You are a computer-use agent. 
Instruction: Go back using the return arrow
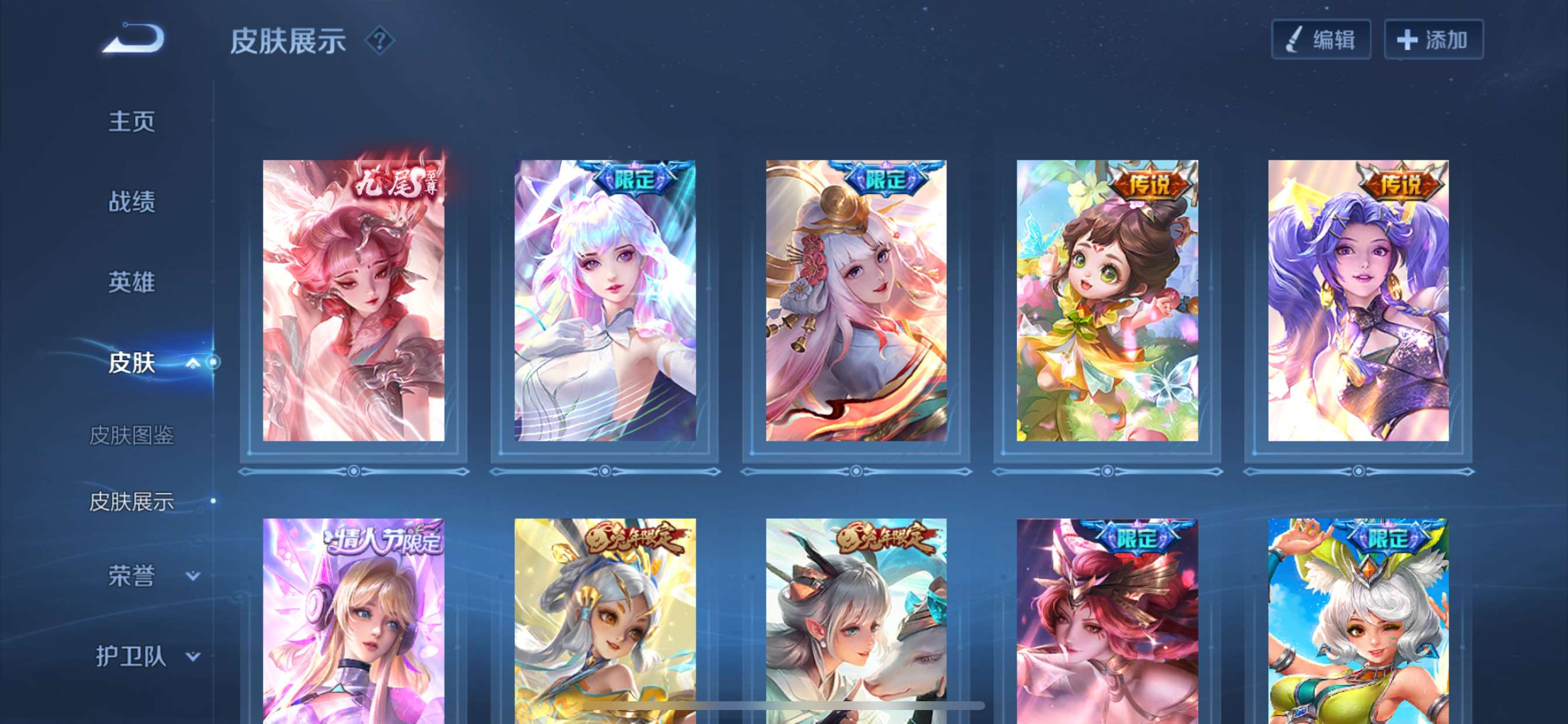[134, 39]
